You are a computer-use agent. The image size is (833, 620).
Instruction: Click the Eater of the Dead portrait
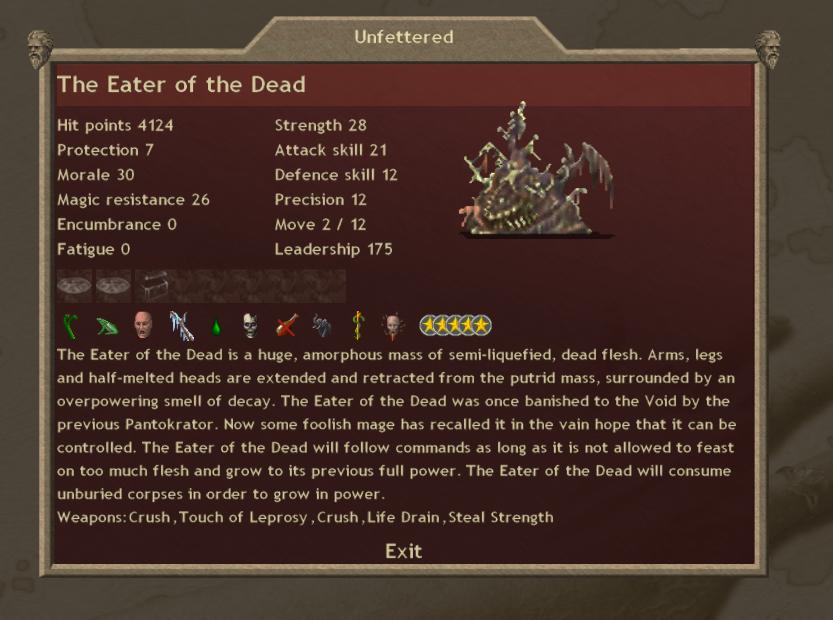(x=536, y=172)
